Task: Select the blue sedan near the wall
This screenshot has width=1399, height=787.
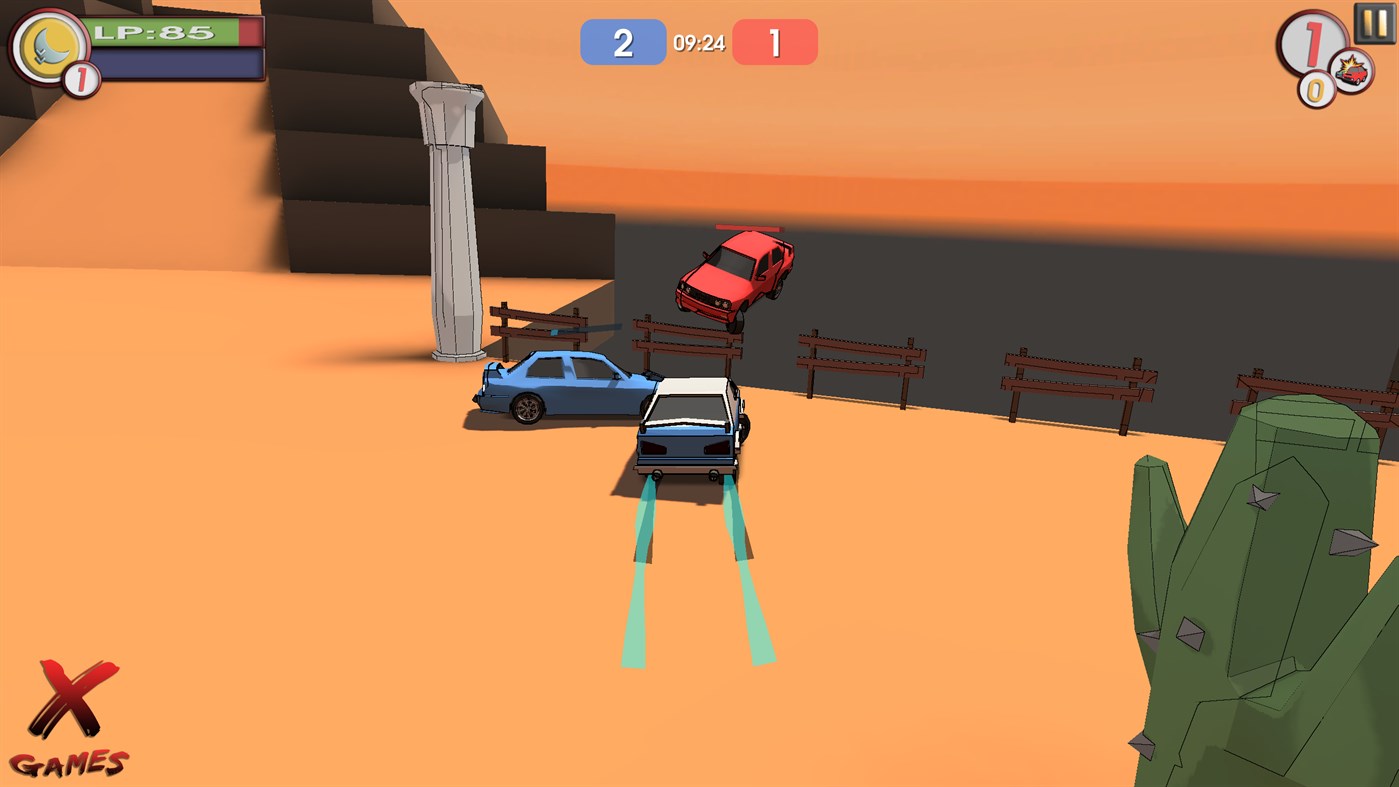Action: coord(560,385)
